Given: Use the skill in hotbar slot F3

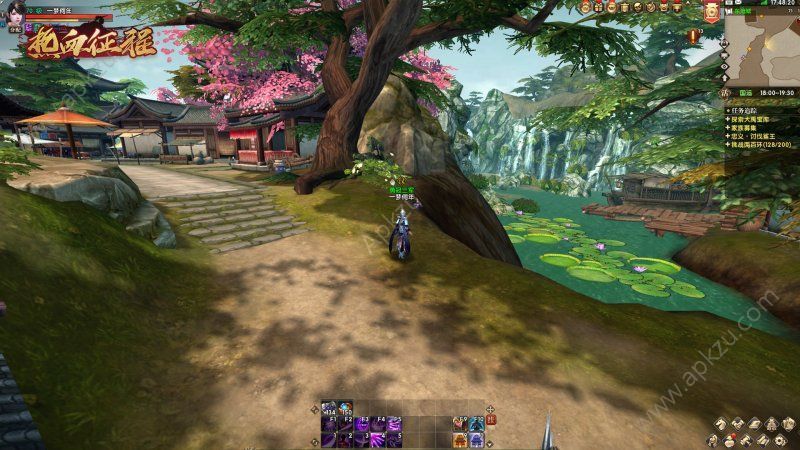Looking at the screenshot, I should coord(362,423).
